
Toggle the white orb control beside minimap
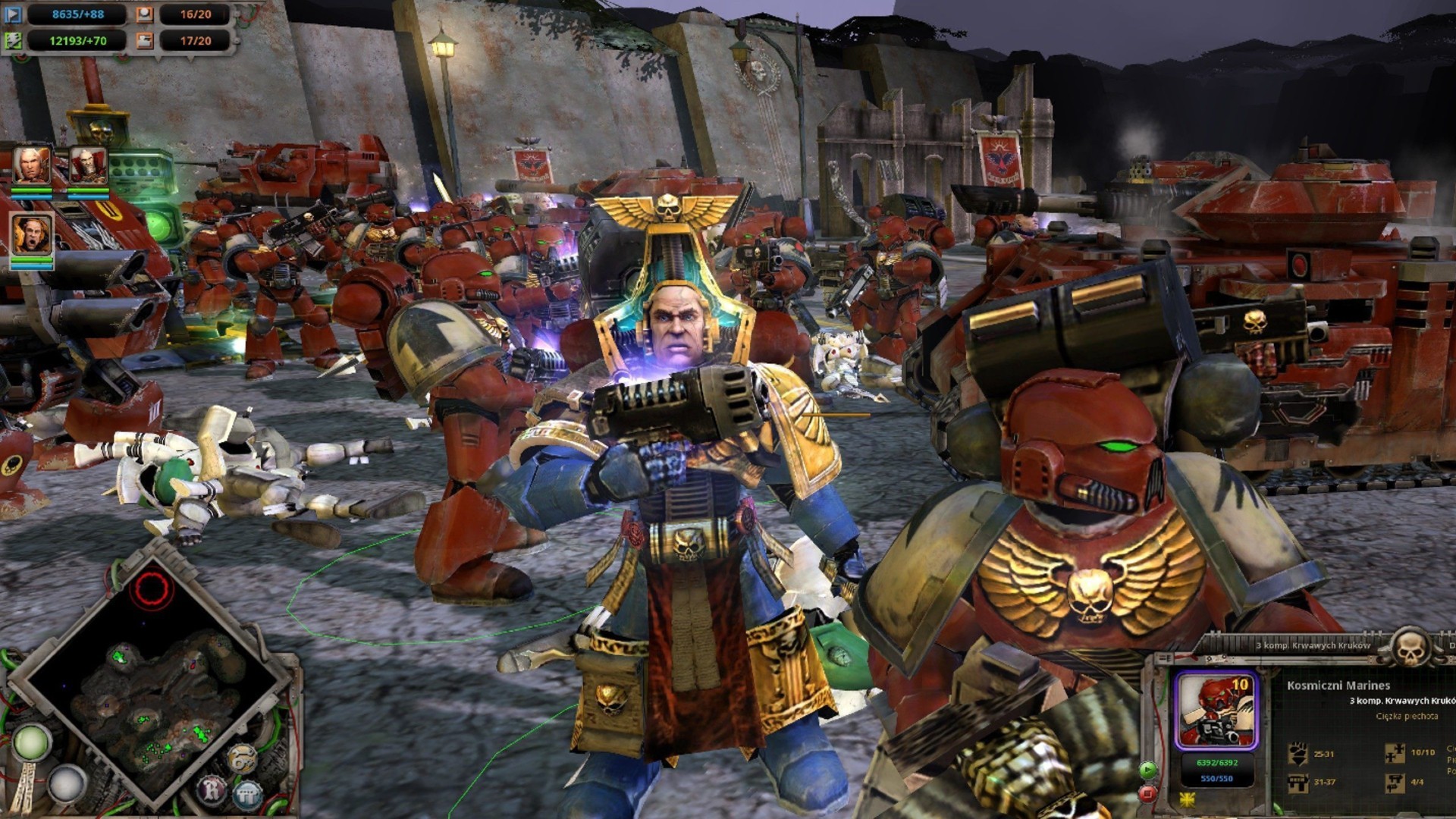(67, 783)
